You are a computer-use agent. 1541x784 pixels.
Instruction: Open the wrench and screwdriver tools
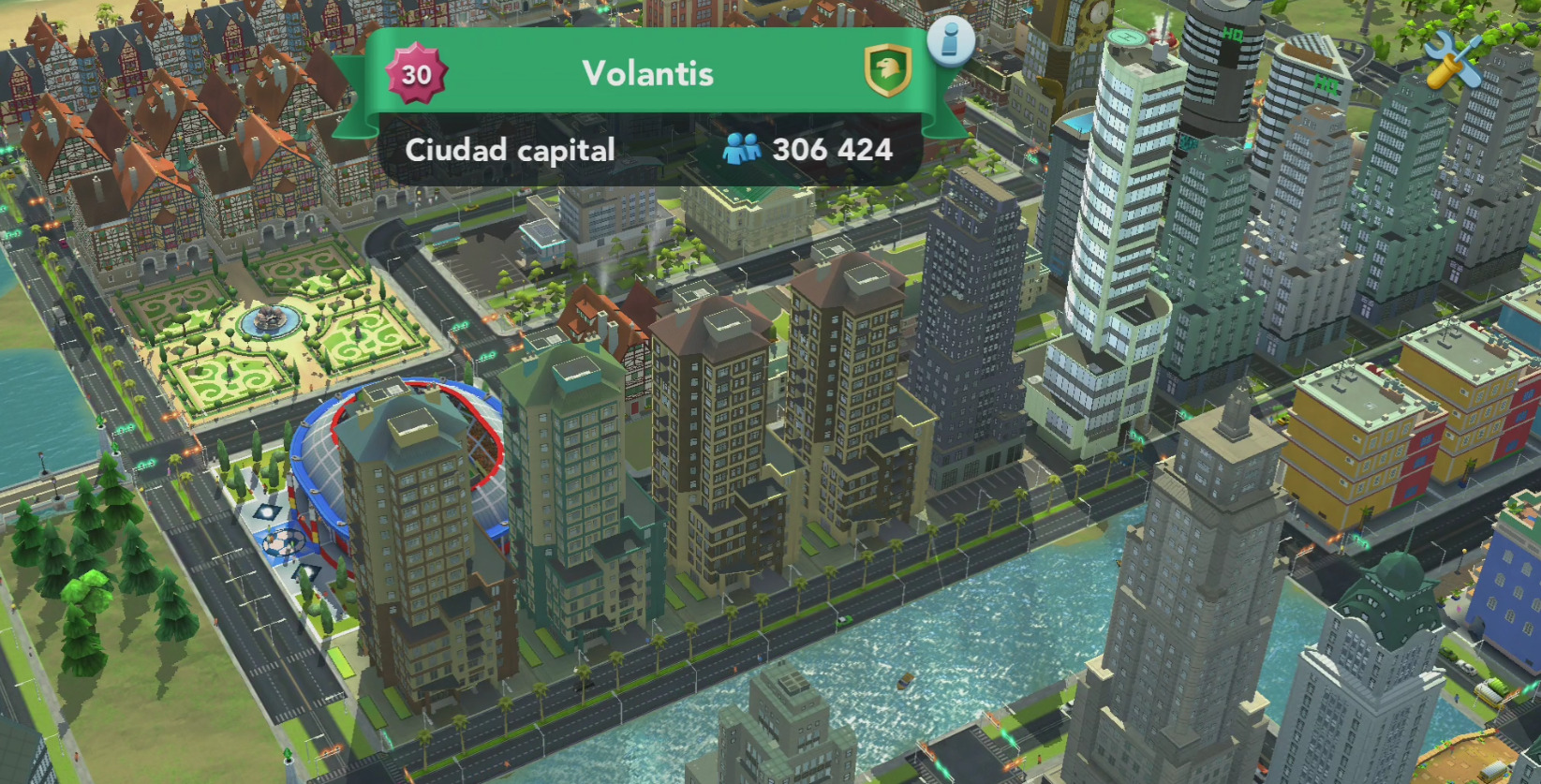point(1454,59)
